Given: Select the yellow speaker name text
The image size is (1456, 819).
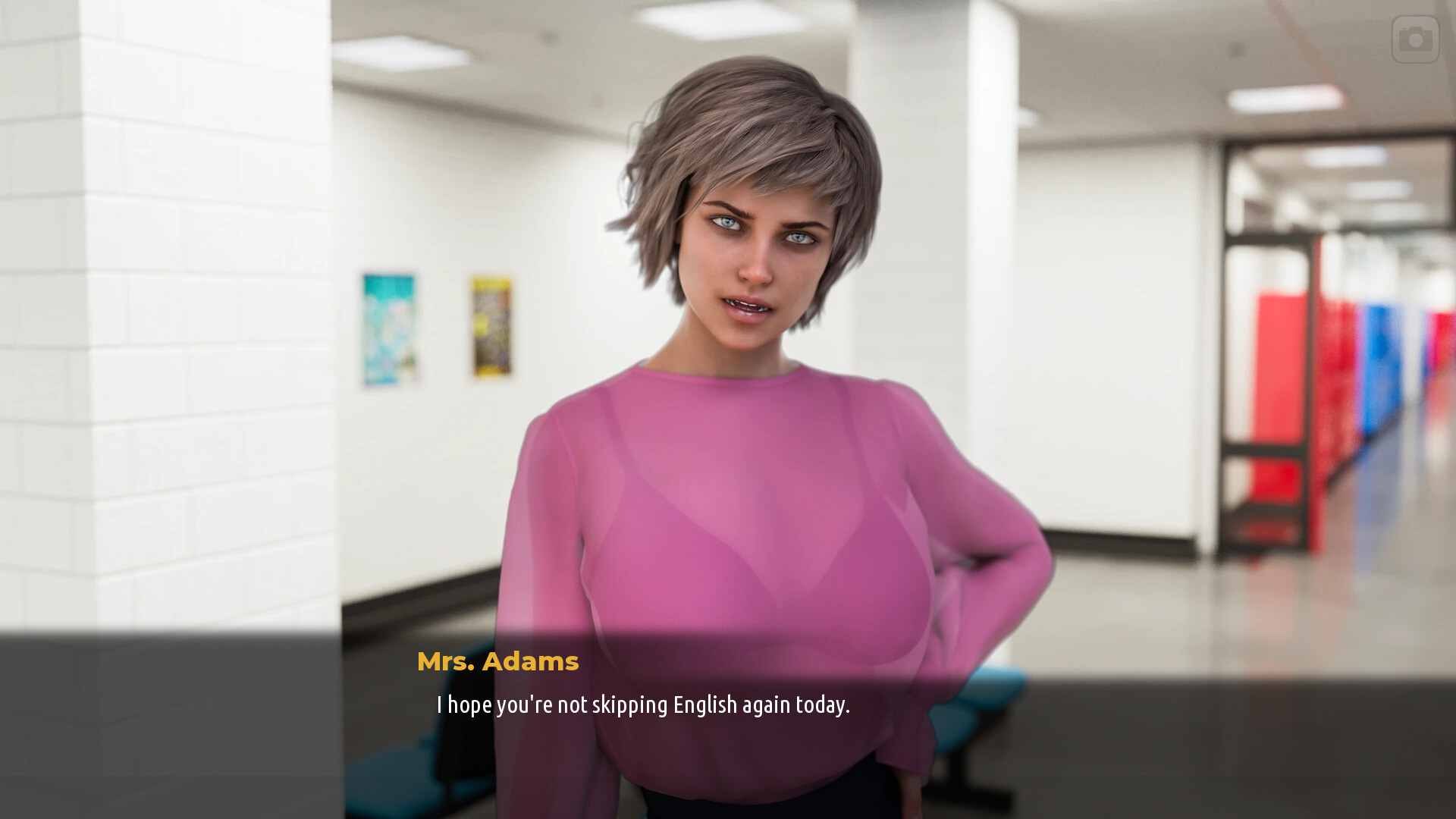Looking at the screenshot, I should point(498,661).
